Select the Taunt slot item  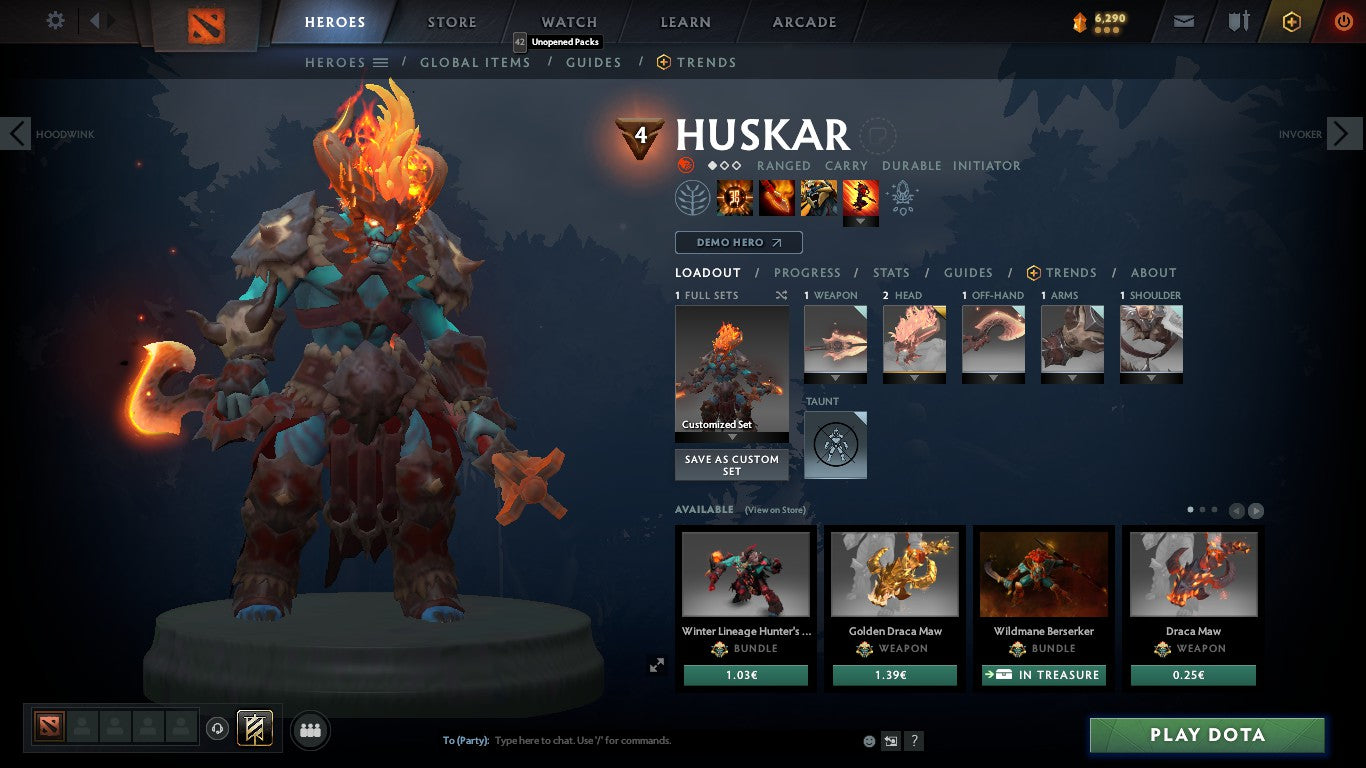pos(835,444)
